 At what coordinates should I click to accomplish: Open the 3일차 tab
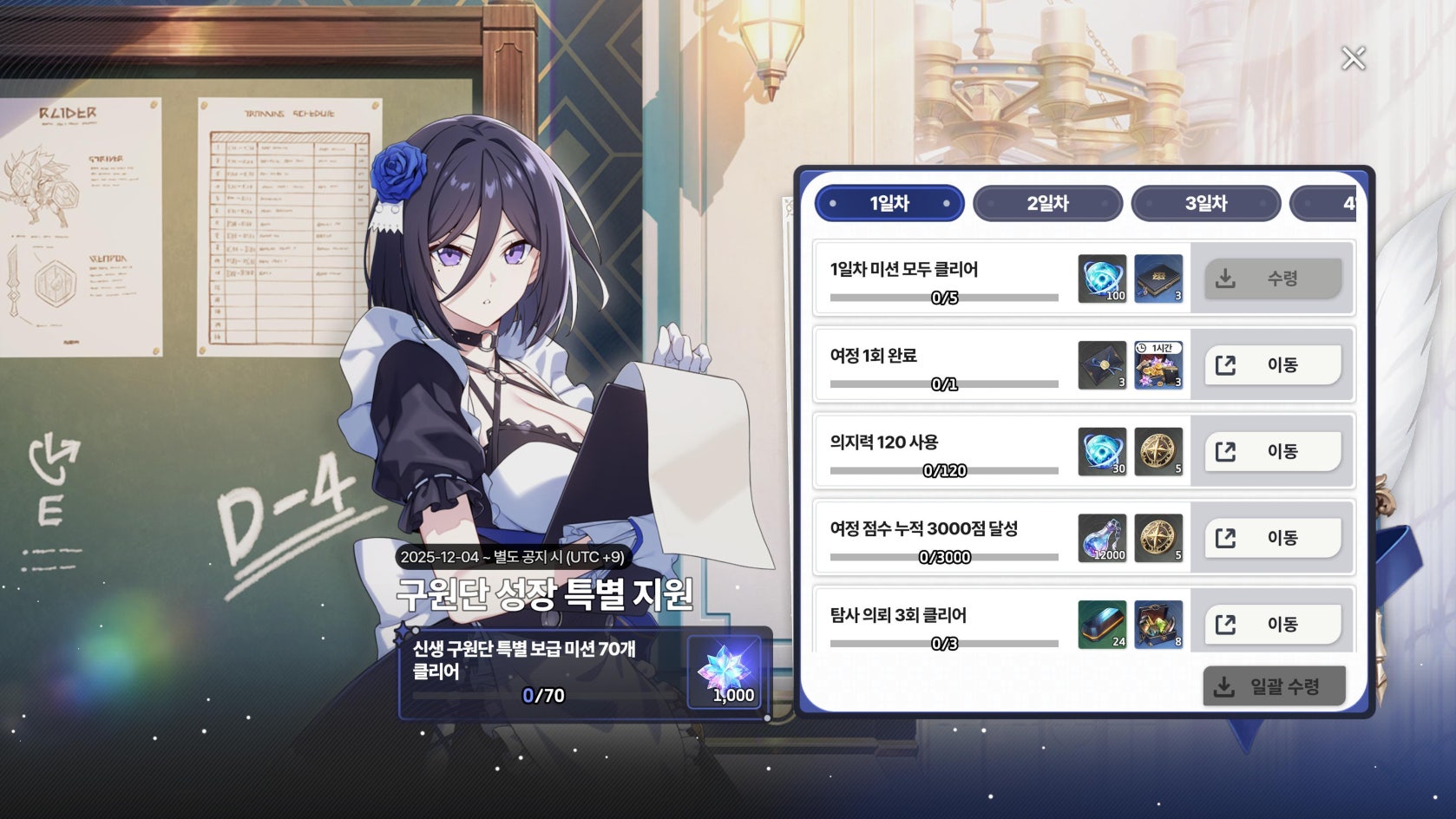(1205, 204)
